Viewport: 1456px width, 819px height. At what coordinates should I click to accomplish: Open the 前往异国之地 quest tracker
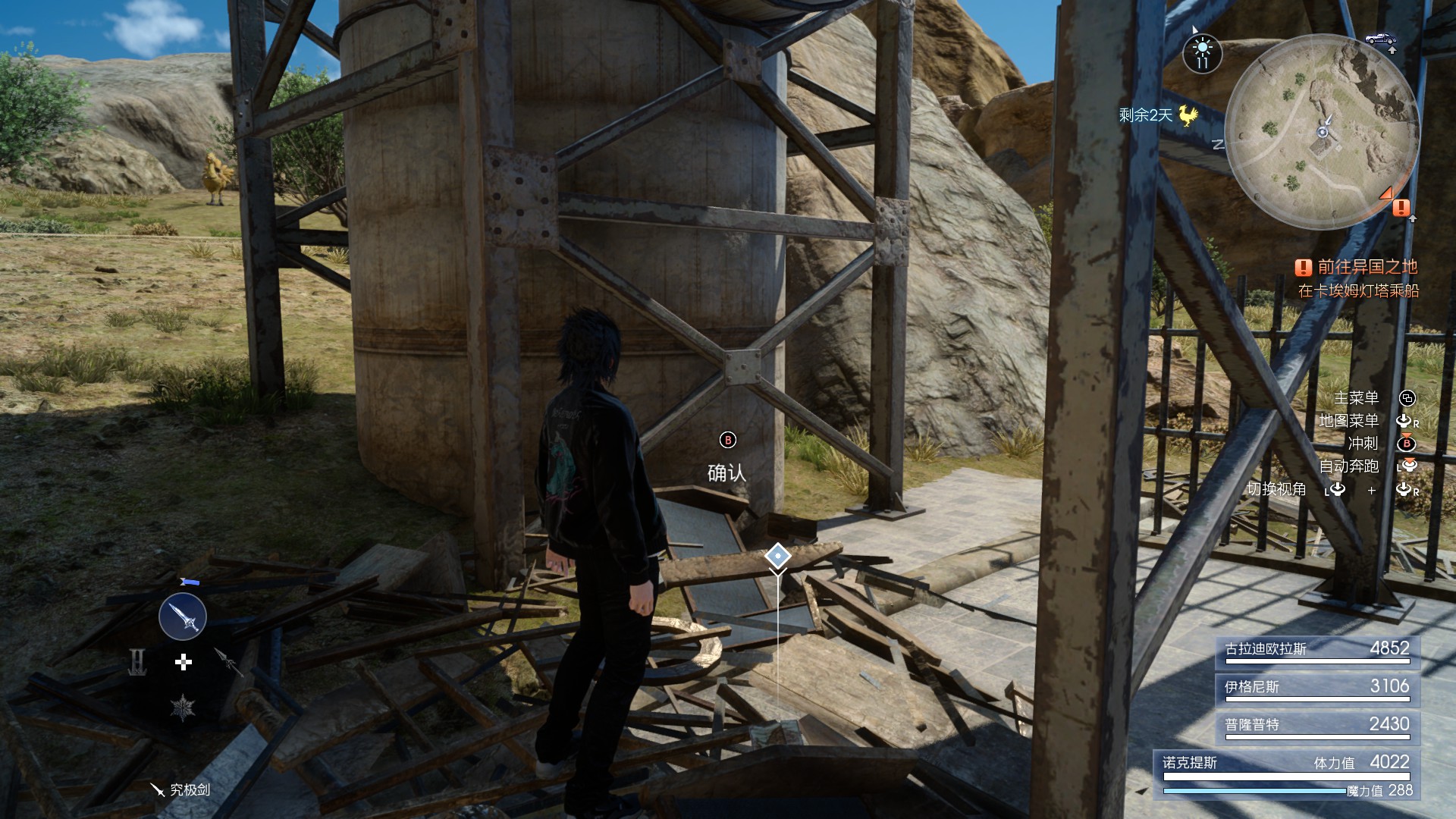[1358, 267]
